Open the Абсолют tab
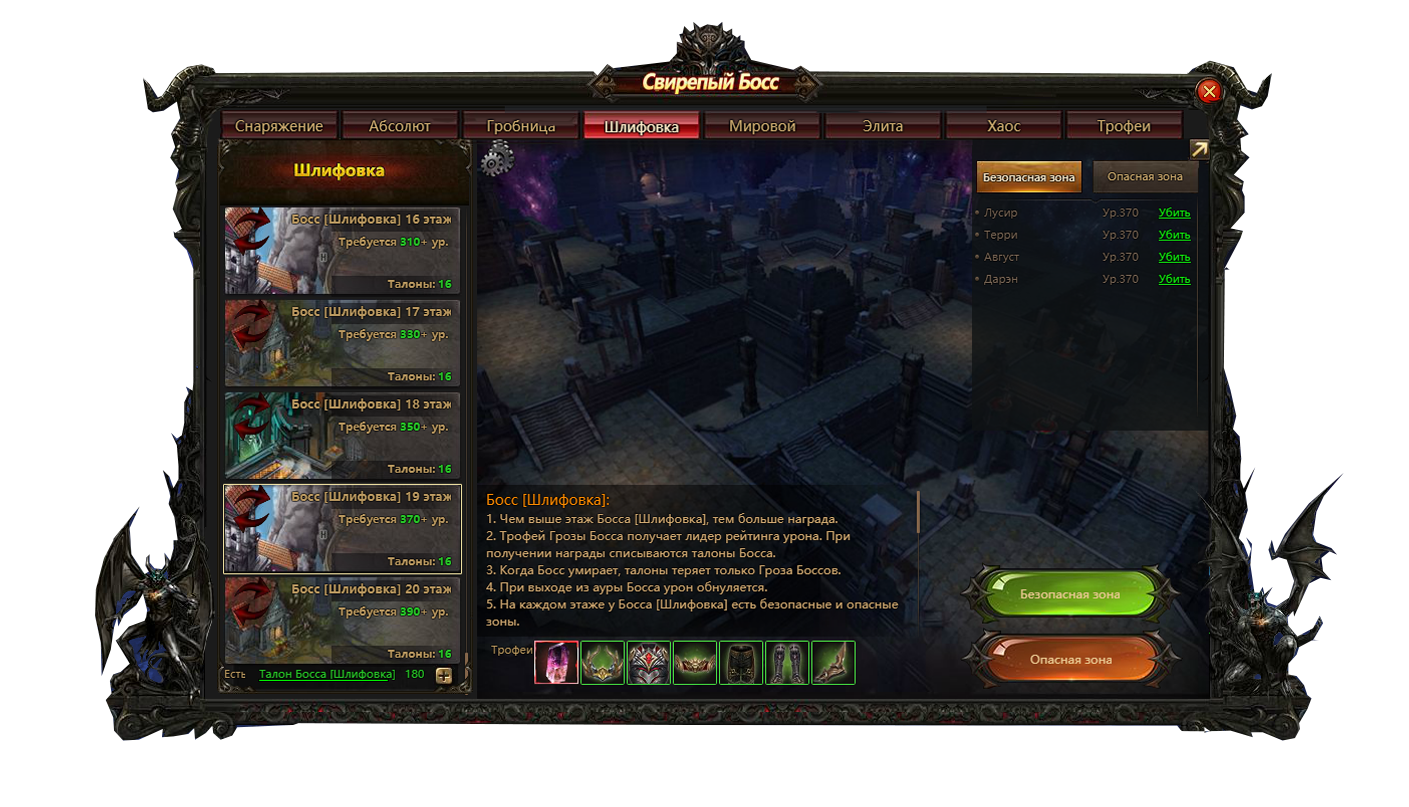1409x807 pixels. click(400, 126)
